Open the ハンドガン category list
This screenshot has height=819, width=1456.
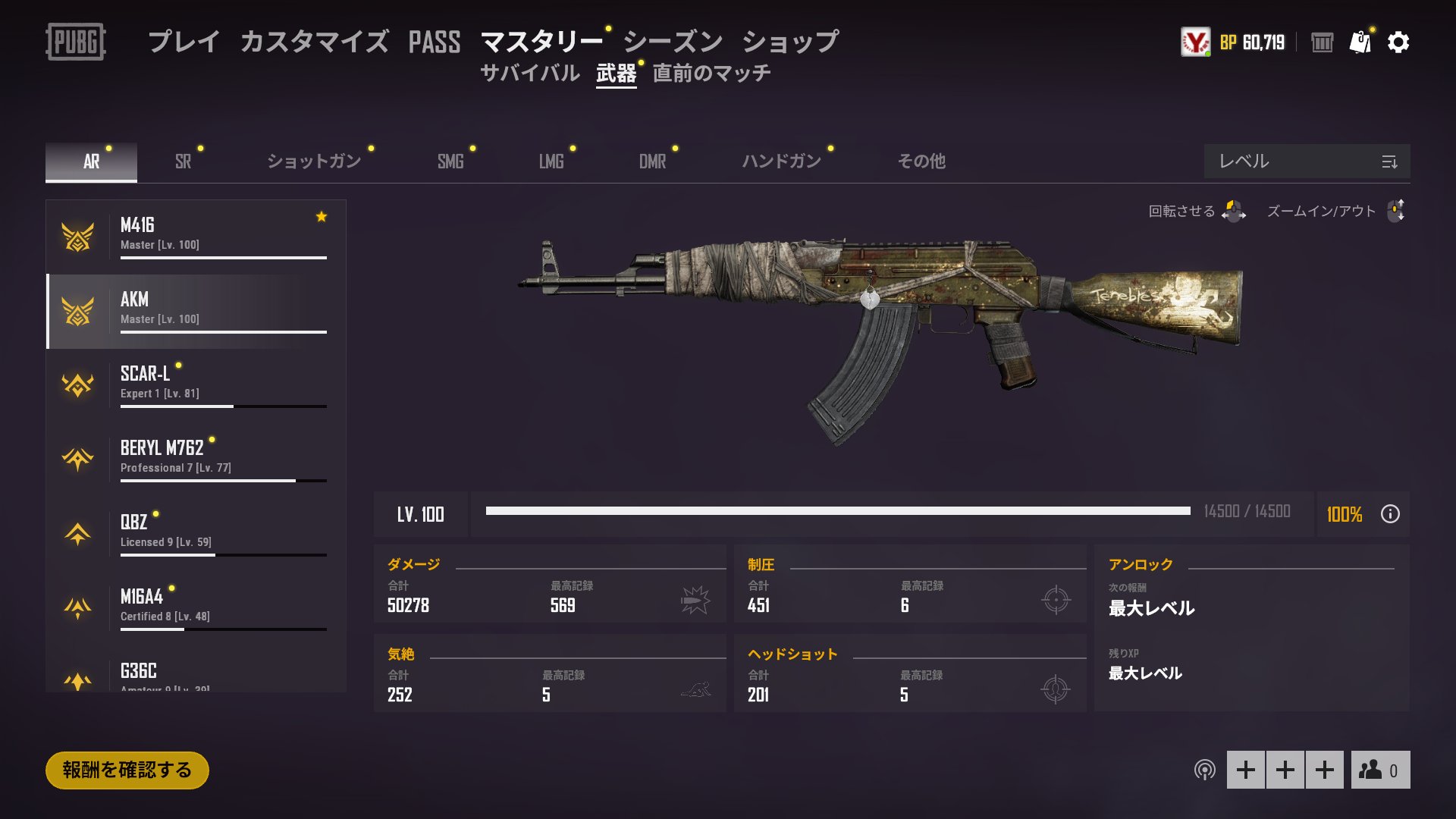781,162
